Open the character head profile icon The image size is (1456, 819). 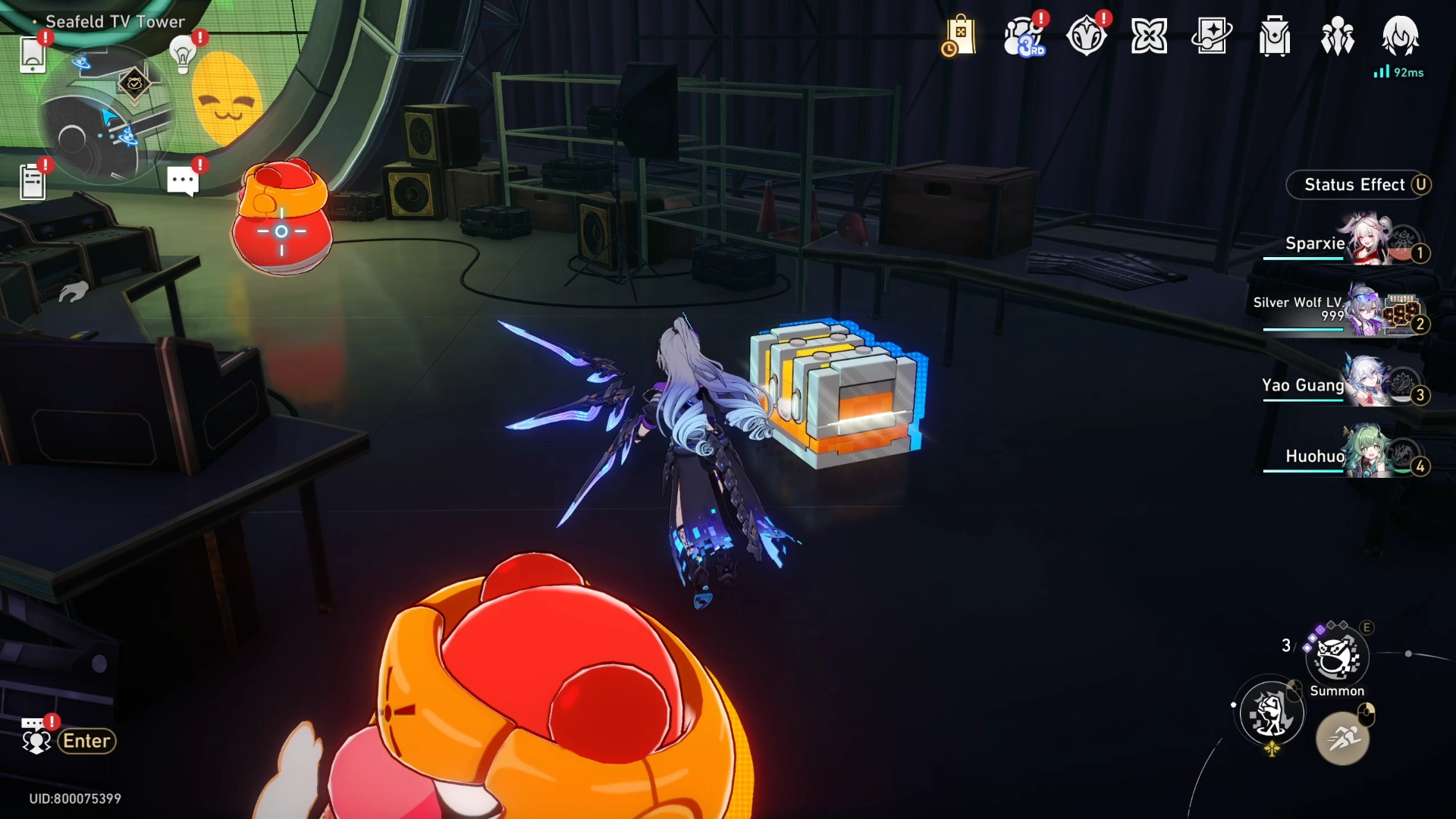click(x=1400, y=35)
